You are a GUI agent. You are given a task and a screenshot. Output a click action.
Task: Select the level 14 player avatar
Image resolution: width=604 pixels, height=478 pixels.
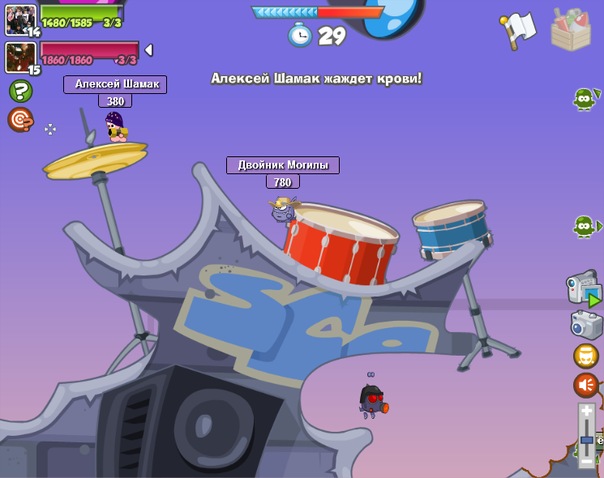[x=20, y=19]
